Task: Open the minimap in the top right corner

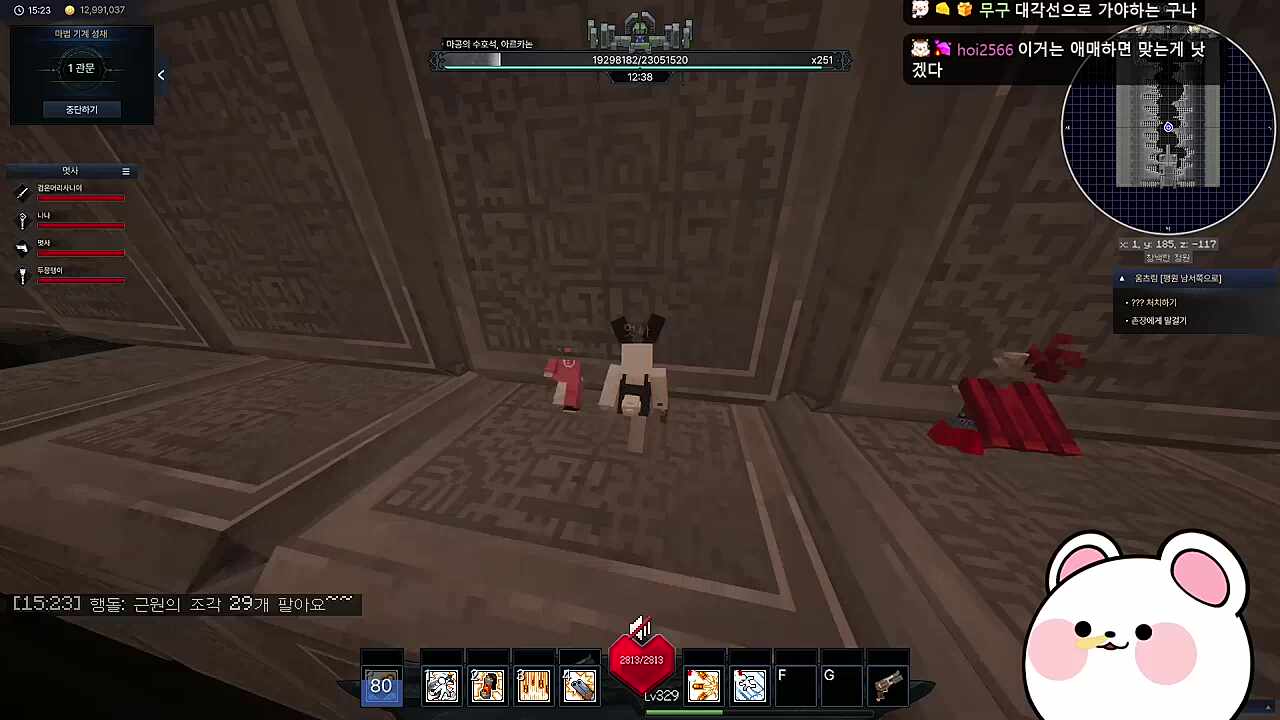Action: (x=1168, y=128)
